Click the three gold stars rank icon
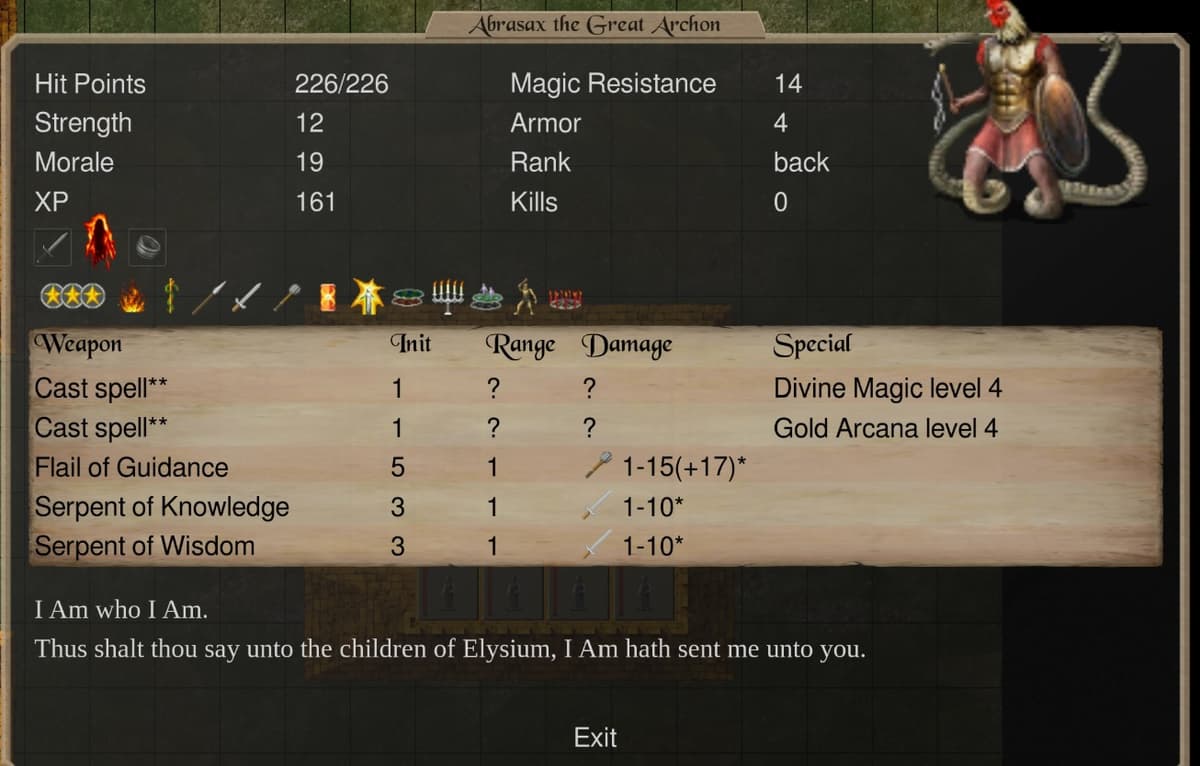 coord(71,296)
